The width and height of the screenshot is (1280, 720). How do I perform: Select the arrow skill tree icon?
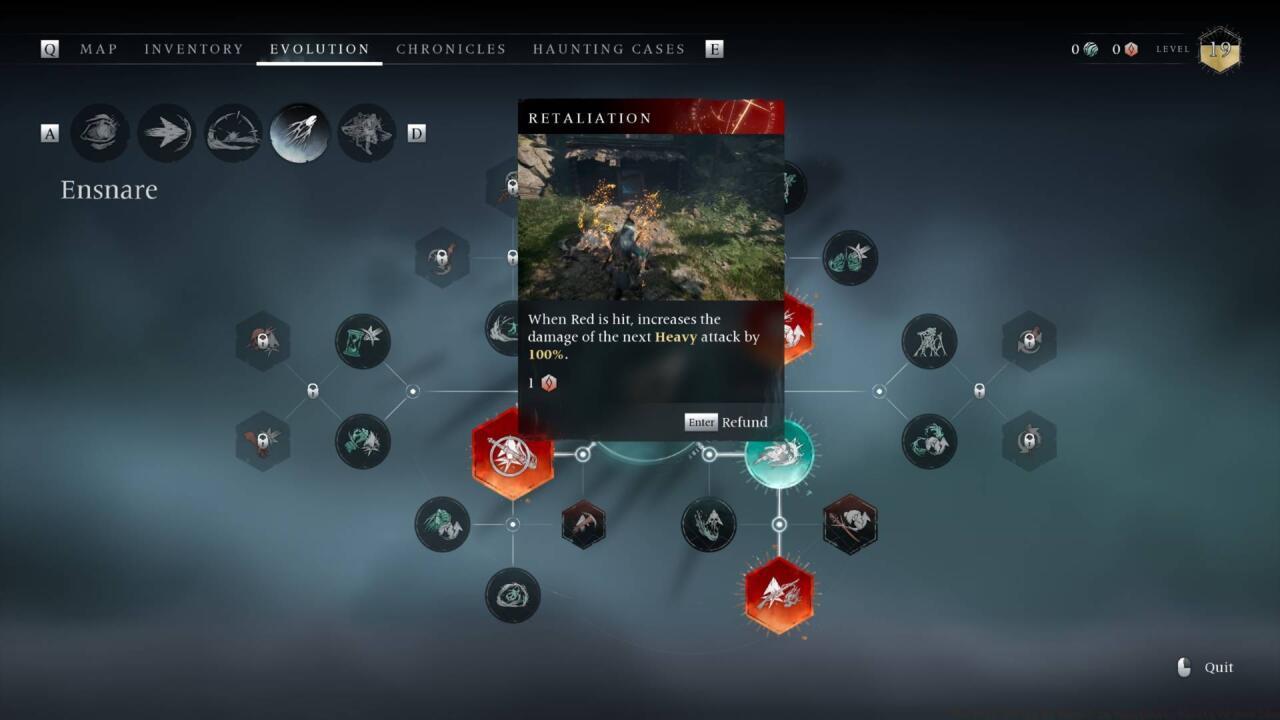tap(166, 133)
